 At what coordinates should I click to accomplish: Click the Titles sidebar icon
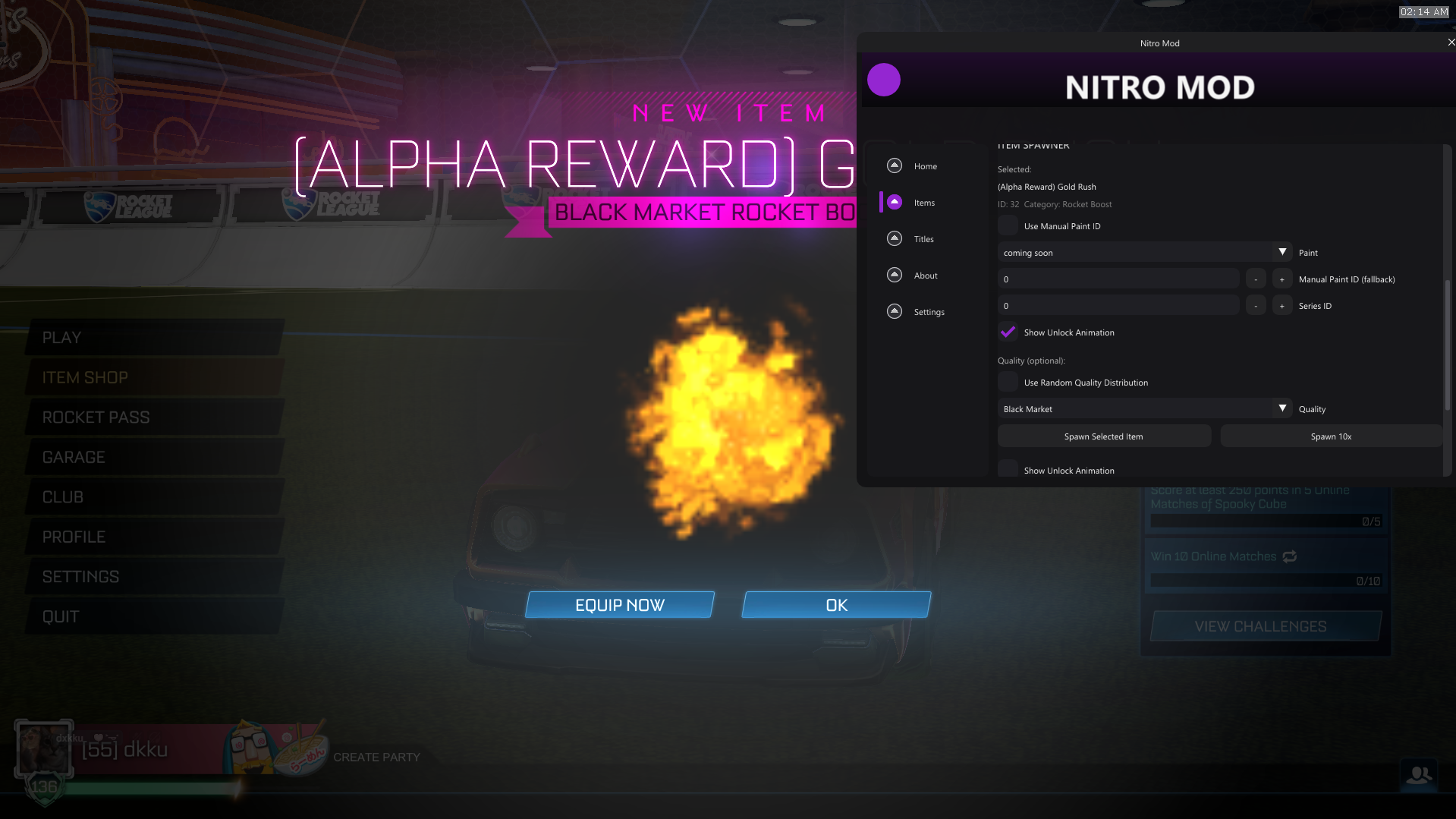click(893, 238)
